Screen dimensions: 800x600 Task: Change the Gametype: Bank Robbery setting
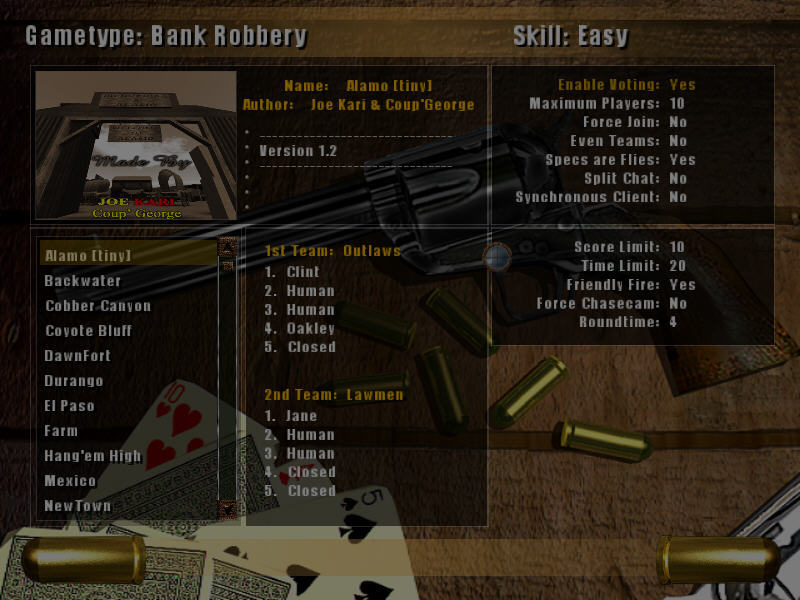point(166,37)
